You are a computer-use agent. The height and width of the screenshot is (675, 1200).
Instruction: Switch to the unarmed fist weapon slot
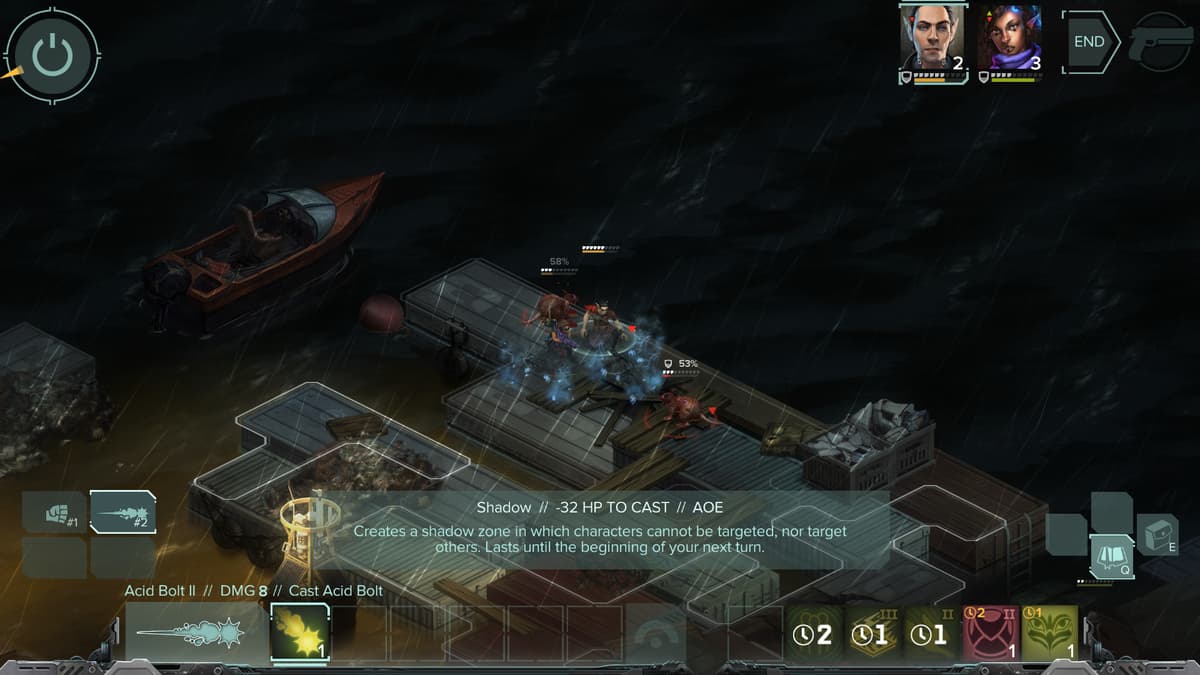55,515
